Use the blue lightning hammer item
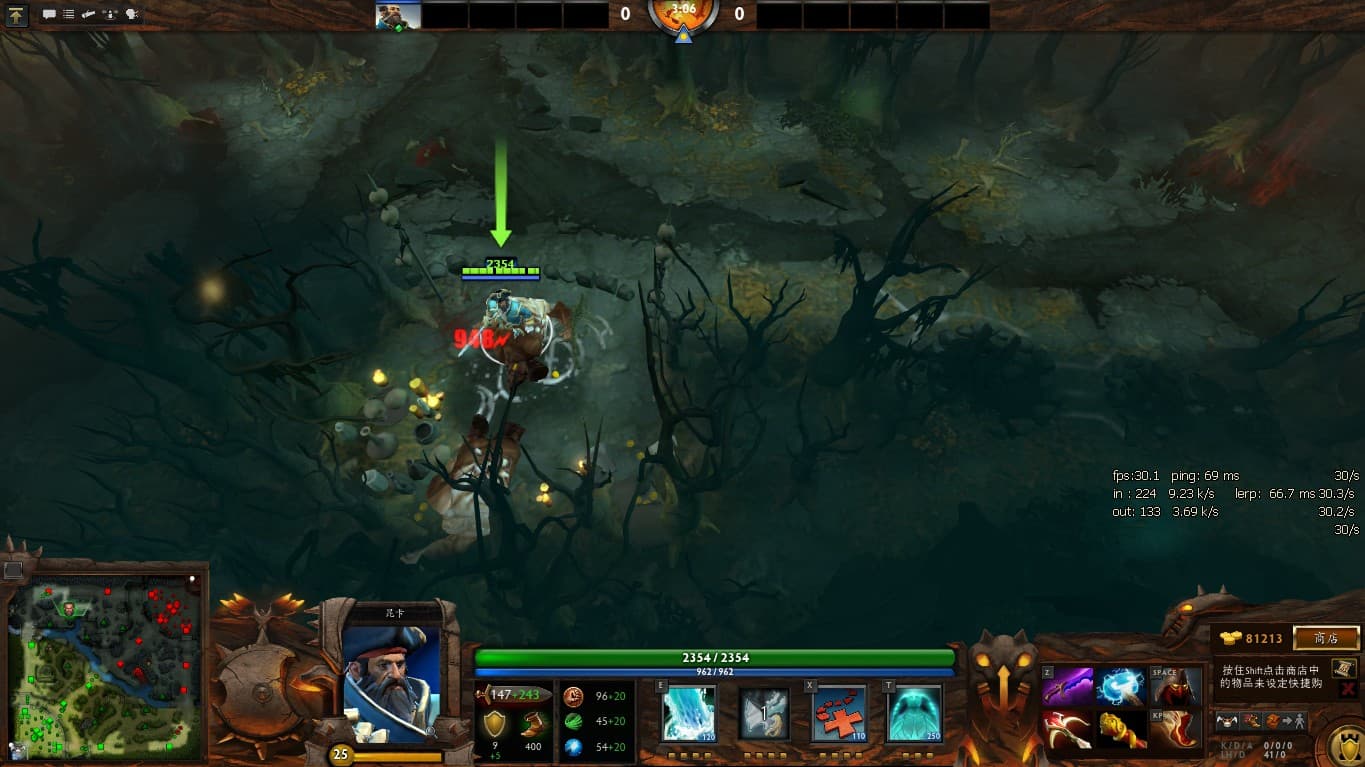Viewport: 1365px width, 767px height. 1121,687
